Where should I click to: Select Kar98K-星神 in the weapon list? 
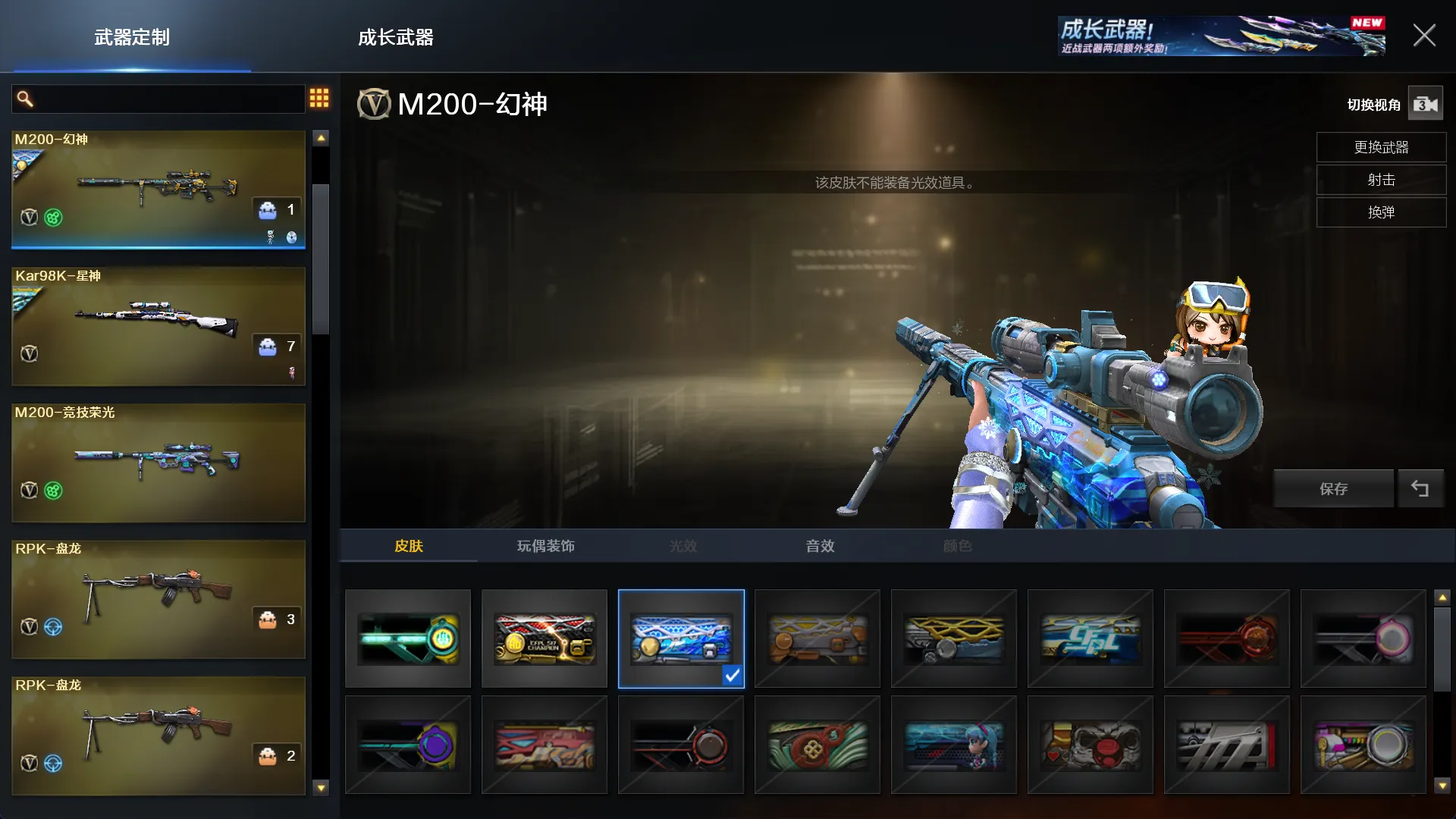pyautogui.click(x=158, y=326)
